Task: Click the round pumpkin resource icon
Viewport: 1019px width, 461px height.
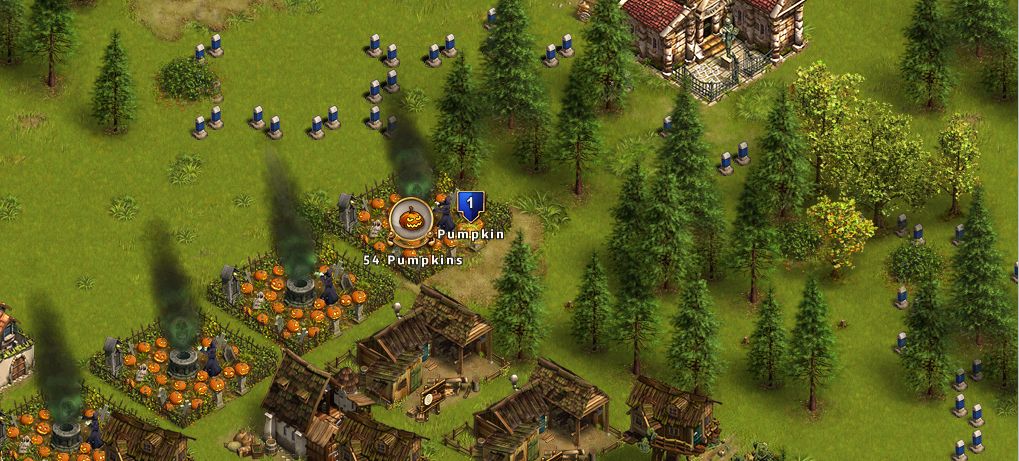Action: 410,220
